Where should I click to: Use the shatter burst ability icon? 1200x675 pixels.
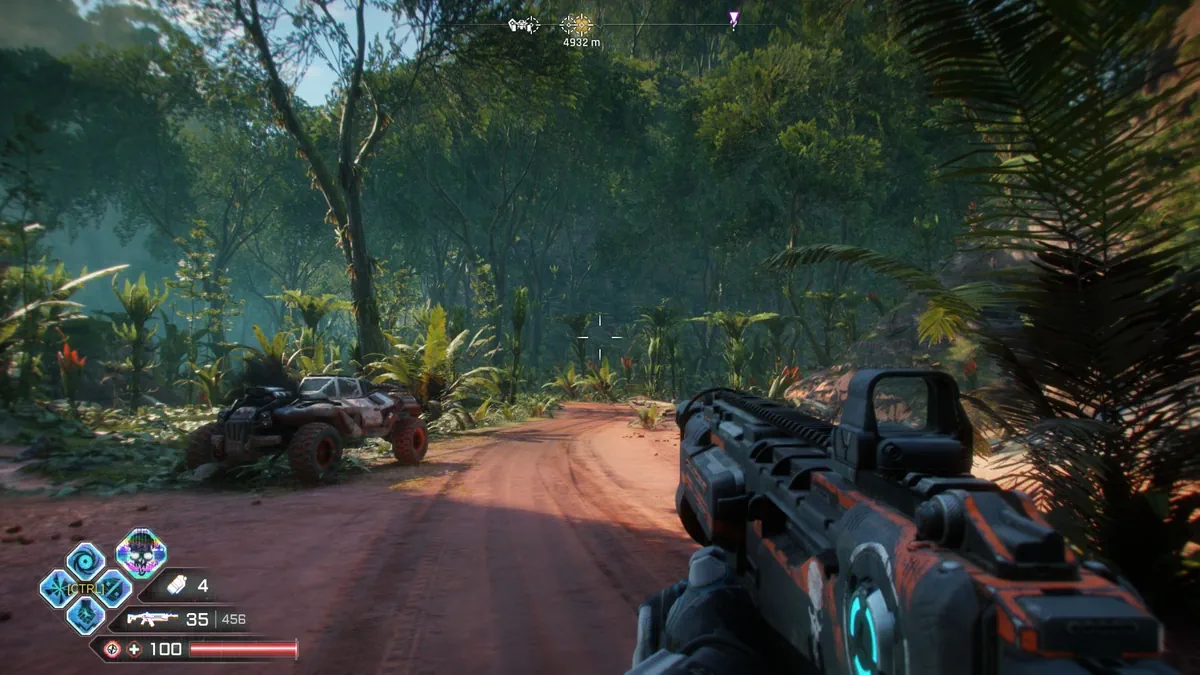(58, 588)
